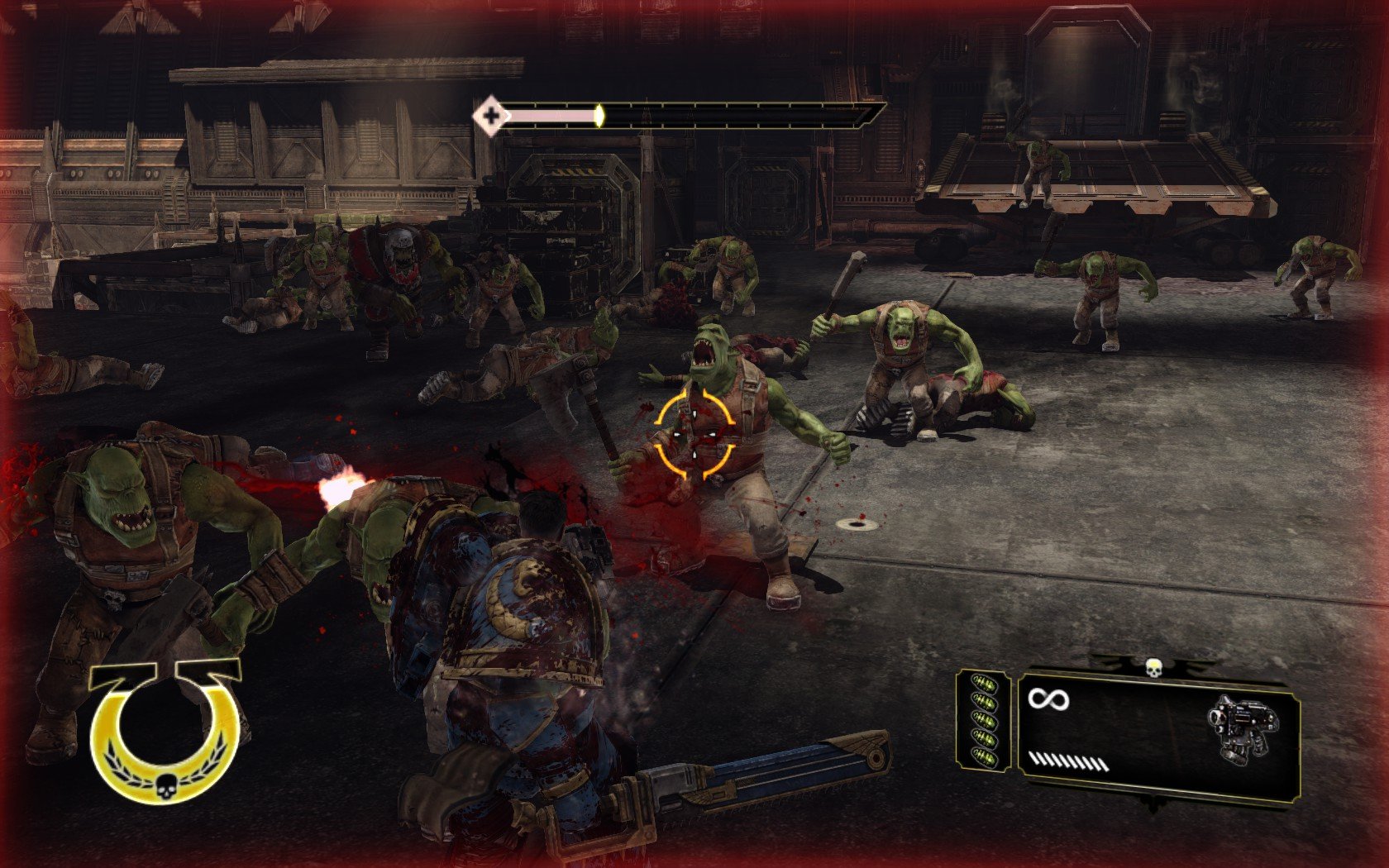Click the glowing health bar bulb marker
Viewport: 1389px width, 868px height.
point(599,115)
